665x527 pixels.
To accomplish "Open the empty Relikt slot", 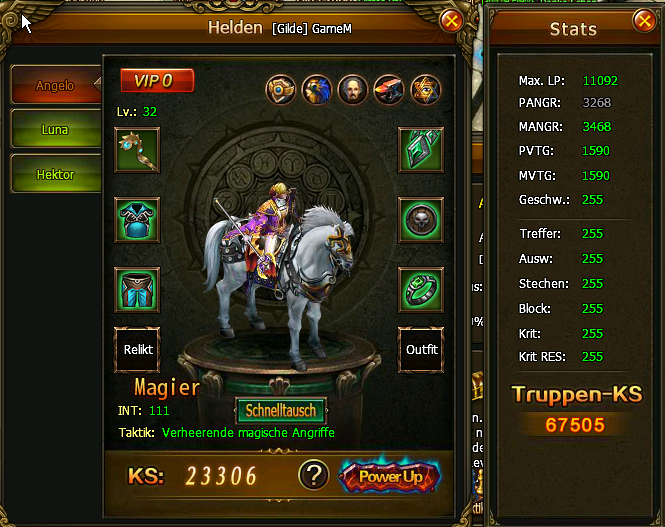I will tap(136, 351).
